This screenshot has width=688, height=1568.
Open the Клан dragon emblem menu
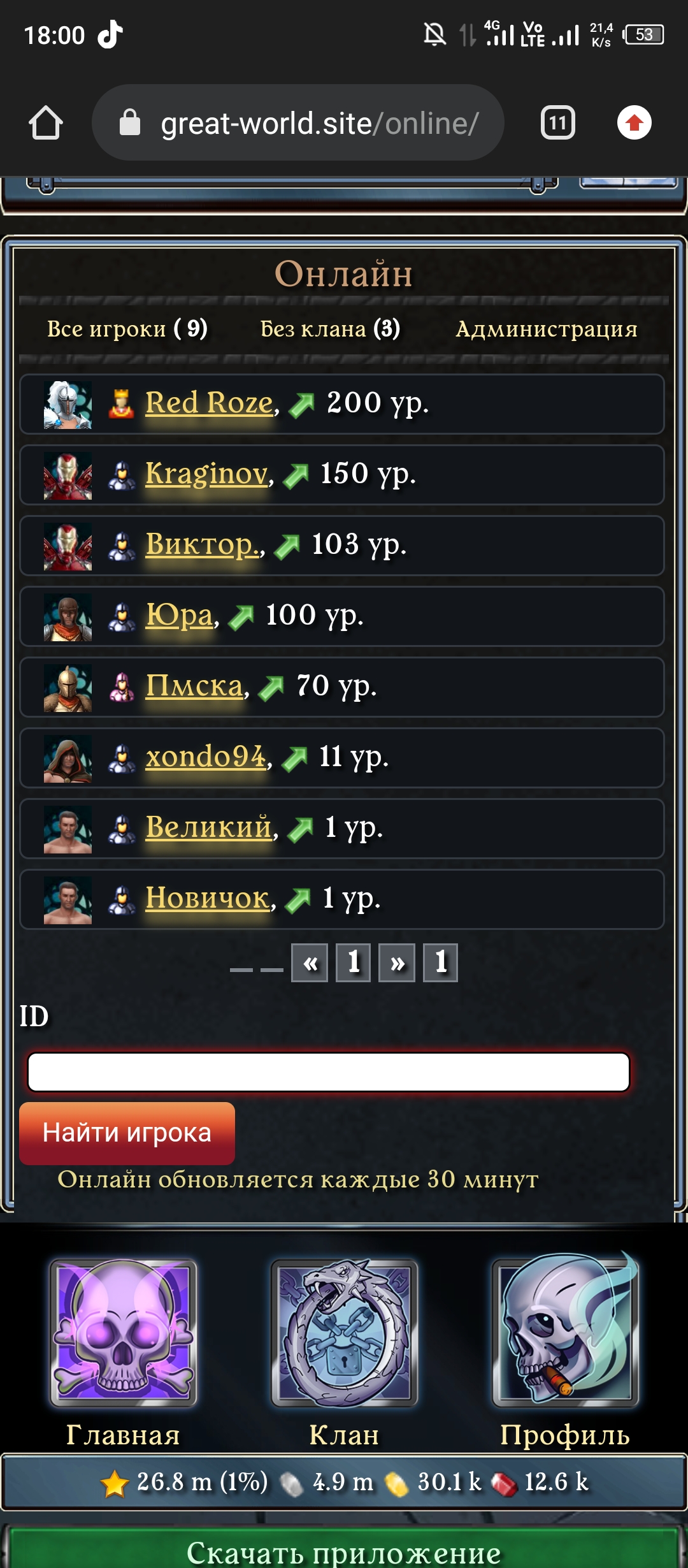(x=344, y=1332)
